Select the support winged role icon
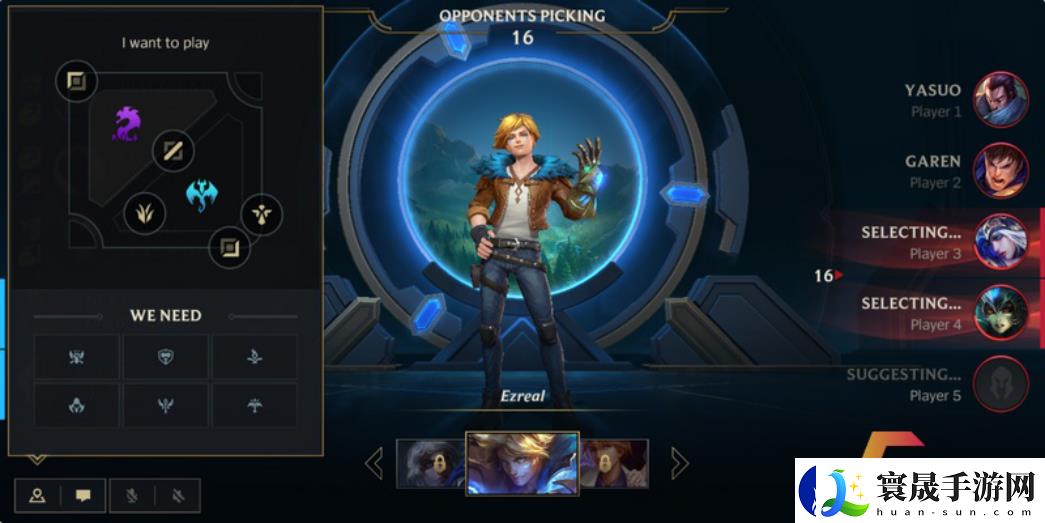1045x523 pixels. point(262,214)
